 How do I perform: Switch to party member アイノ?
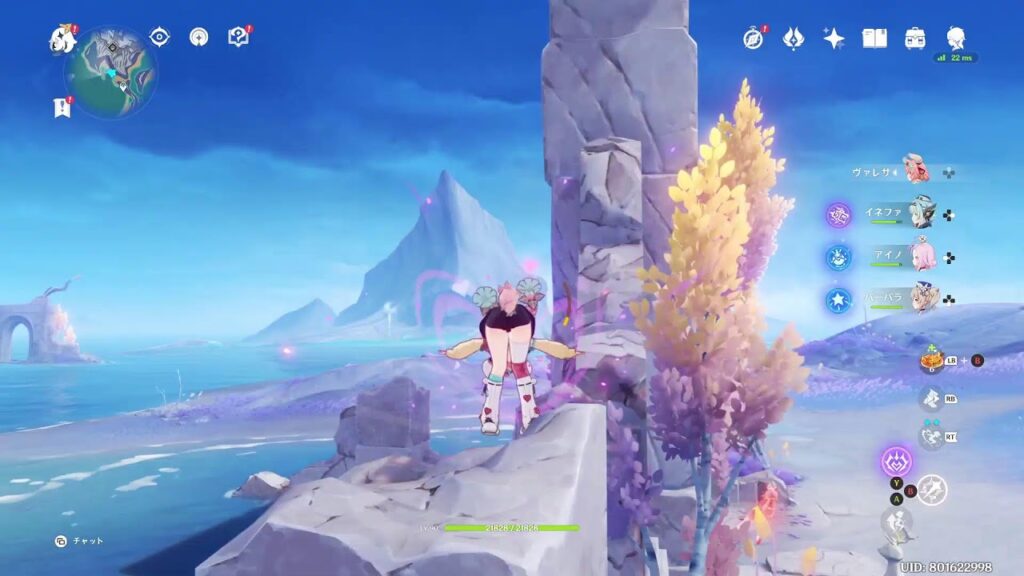(x=919, y=256)
